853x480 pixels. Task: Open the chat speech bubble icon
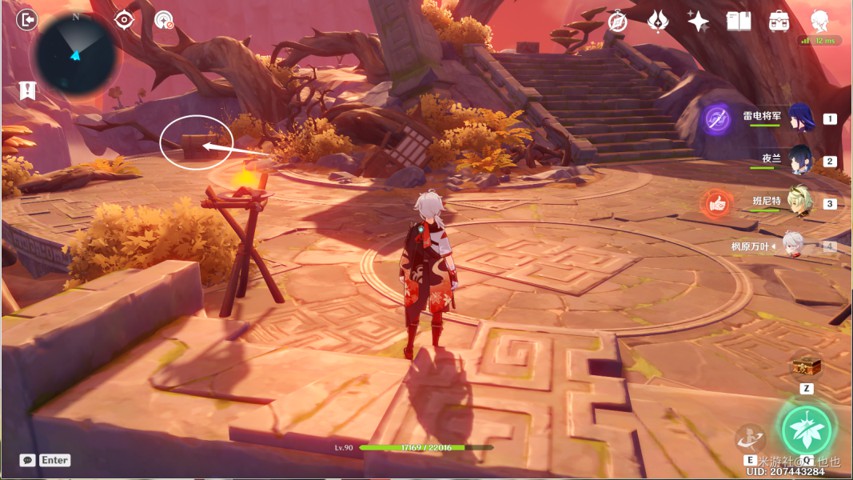[27, 460]
